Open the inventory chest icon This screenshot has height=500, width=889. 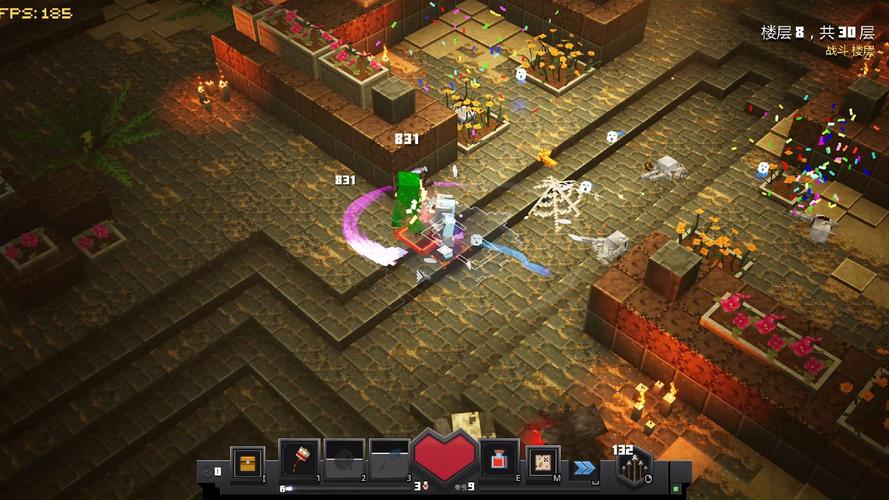click(247, 464)
